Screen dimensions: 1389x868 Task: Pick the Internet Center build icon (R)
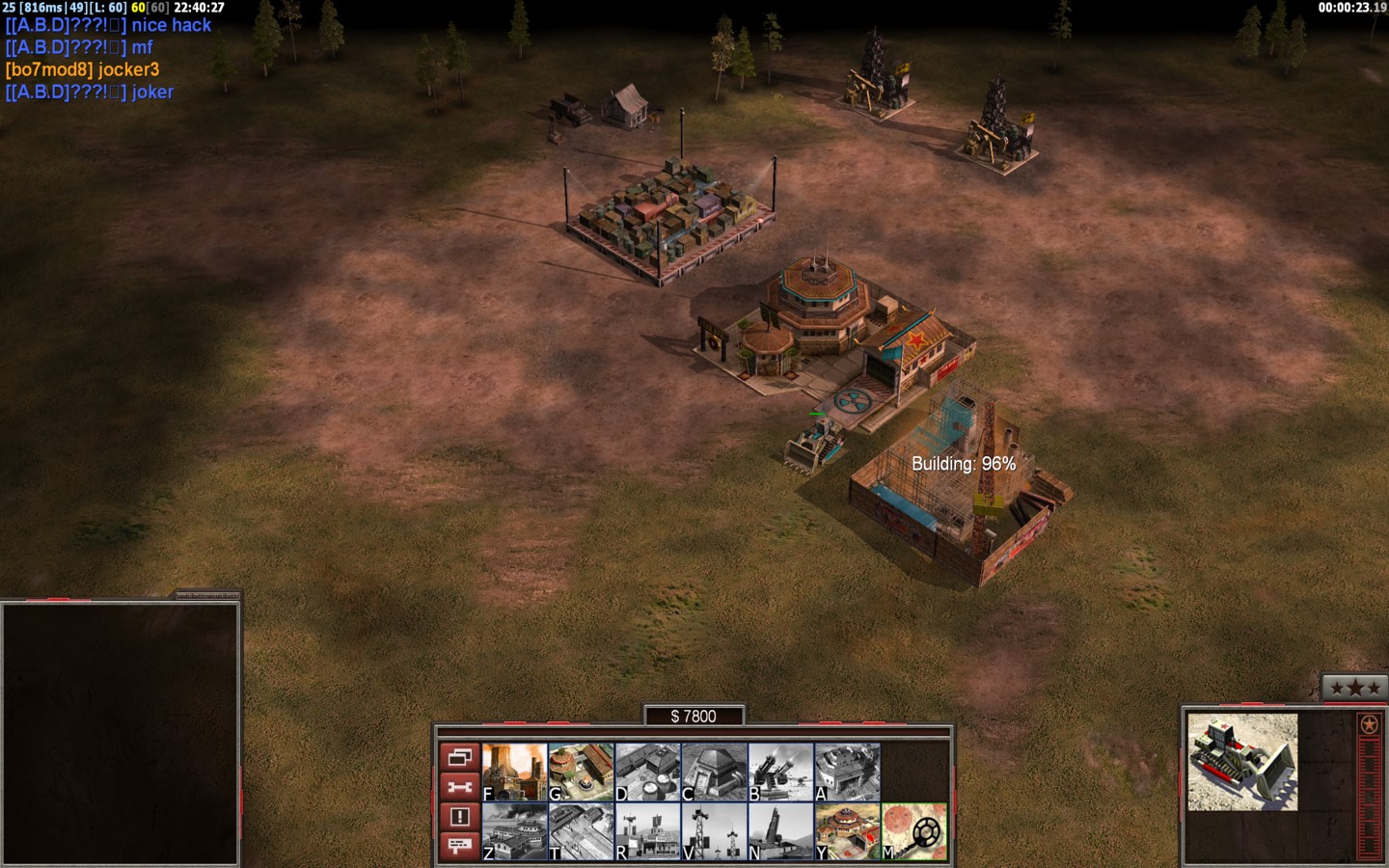point(647,831)
